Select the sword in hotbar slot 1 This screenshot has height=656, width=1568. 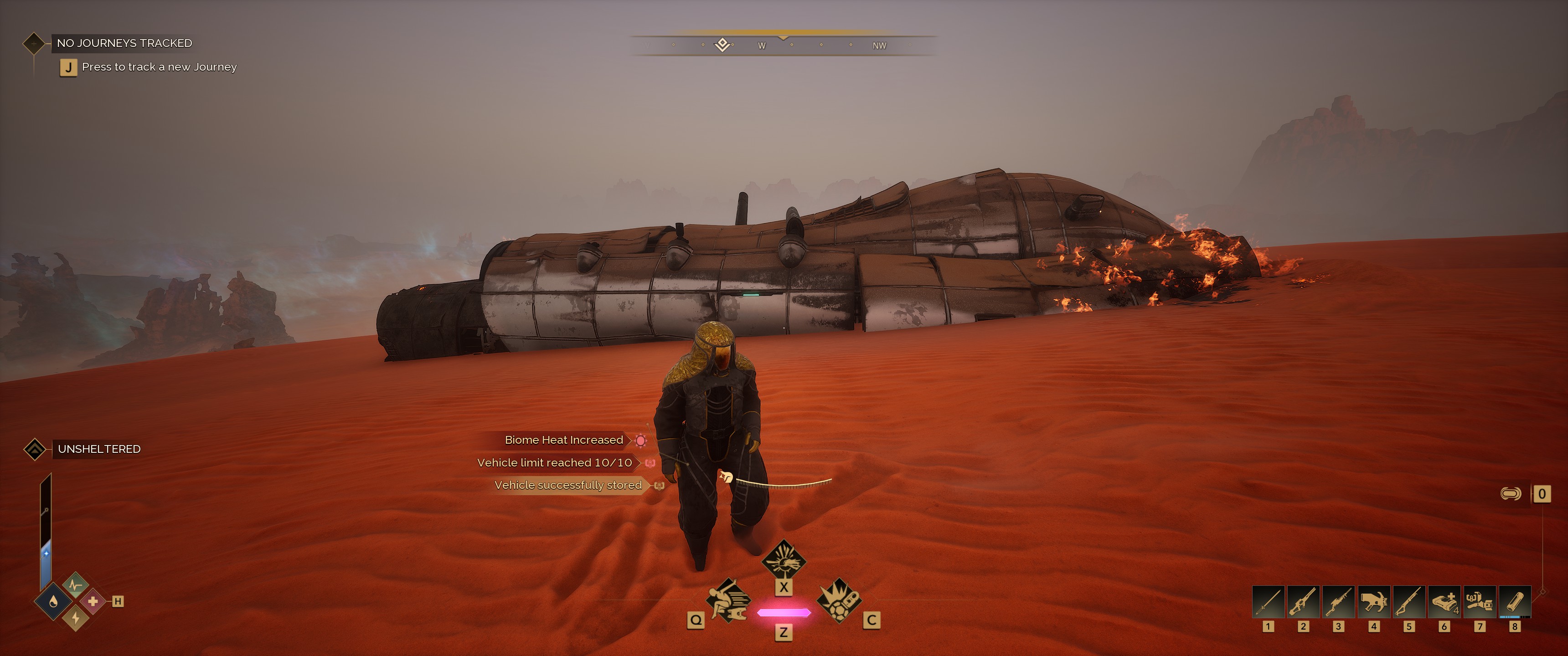click(x=1268, y=602)
